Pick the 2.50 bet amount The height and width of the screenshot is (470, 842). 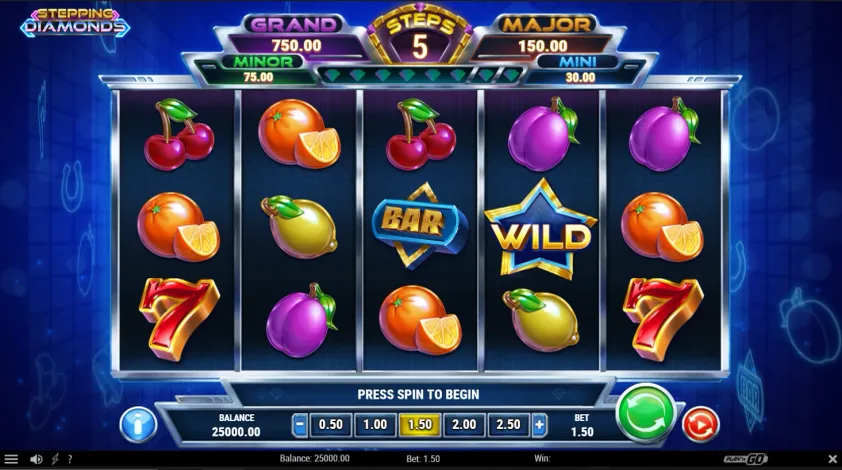[x=509, y=425]
